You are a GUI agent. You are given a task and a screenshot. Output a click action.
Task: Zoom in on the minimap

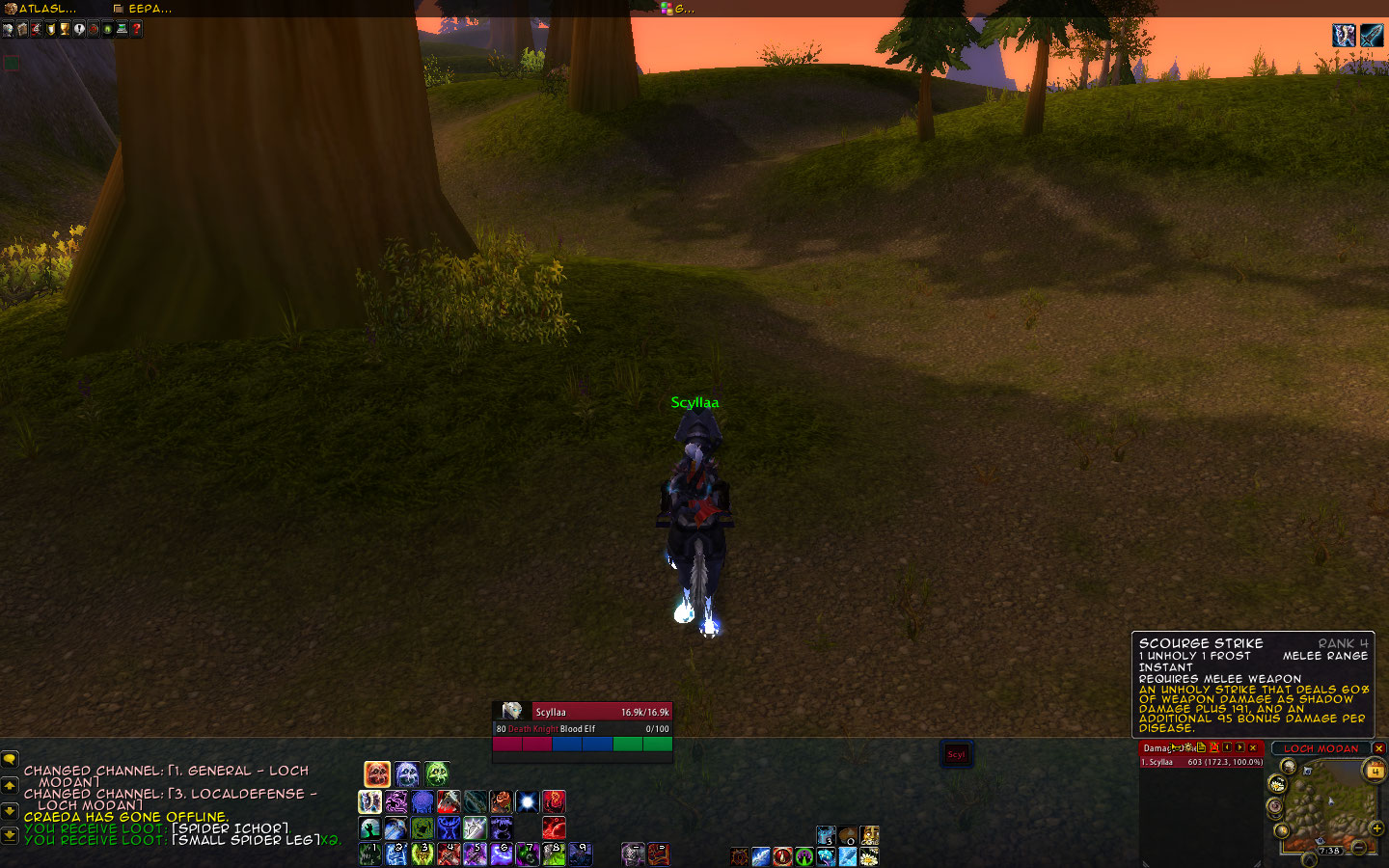[x=1376, y=827]
